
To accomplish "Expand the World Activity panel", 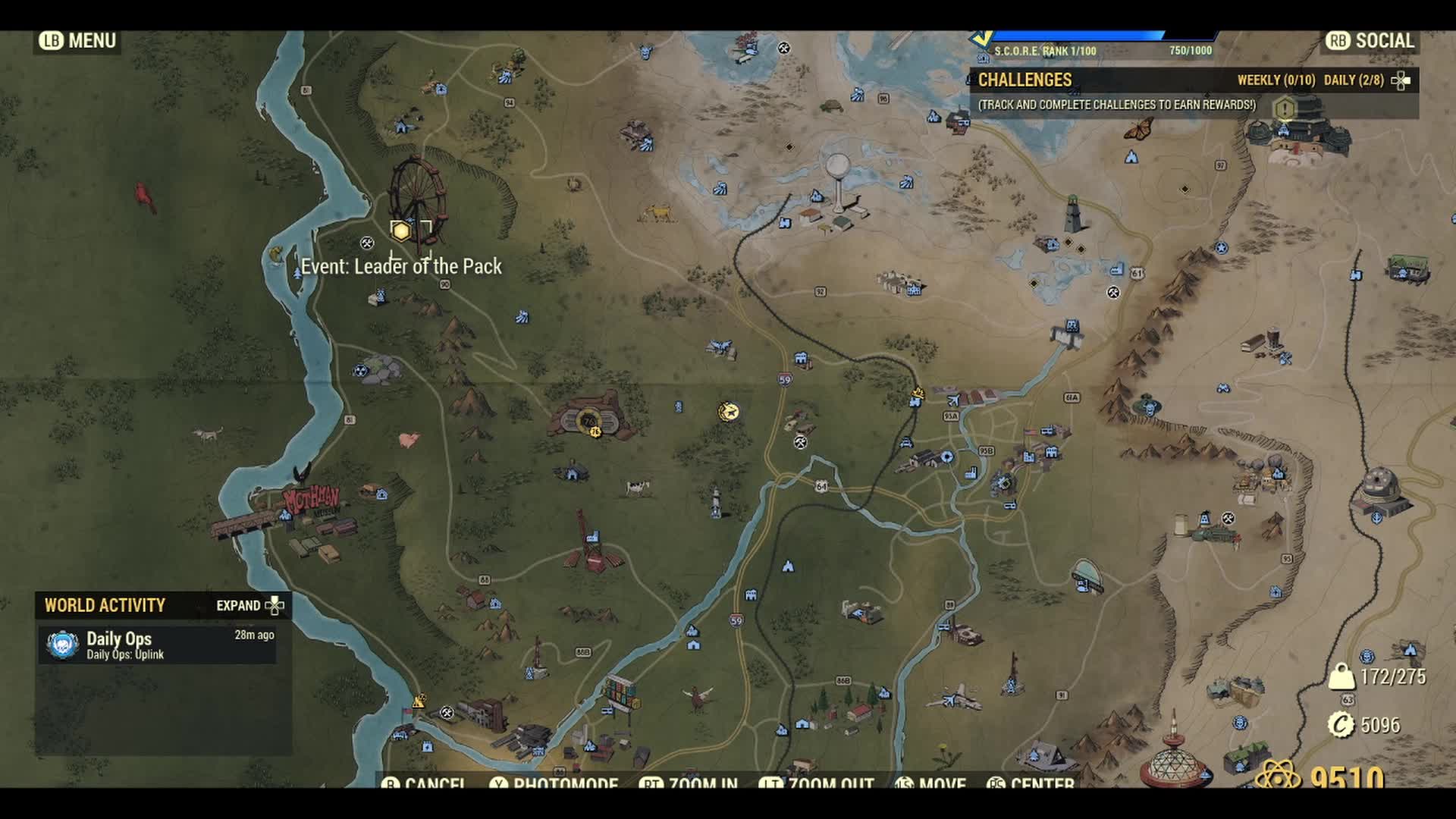I will coord(249,605).
